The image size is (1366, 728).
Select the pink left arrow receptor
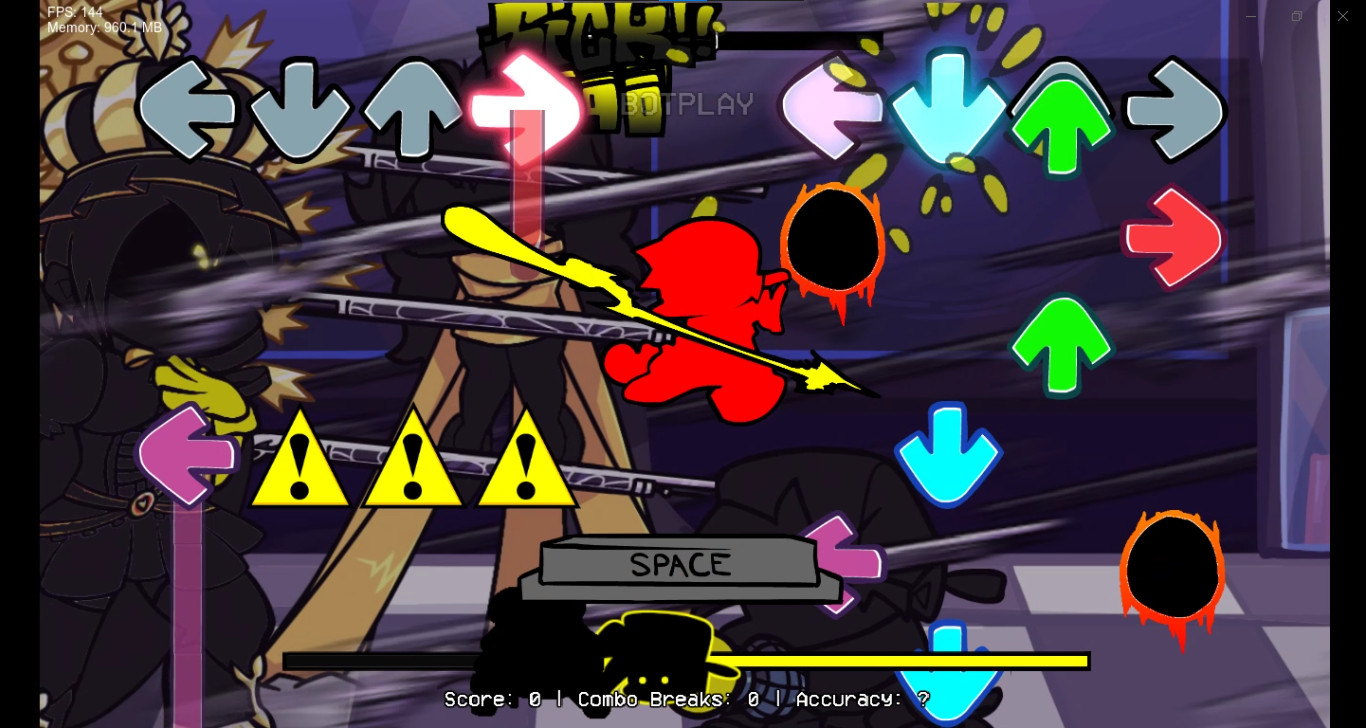(x=834, y=108)
